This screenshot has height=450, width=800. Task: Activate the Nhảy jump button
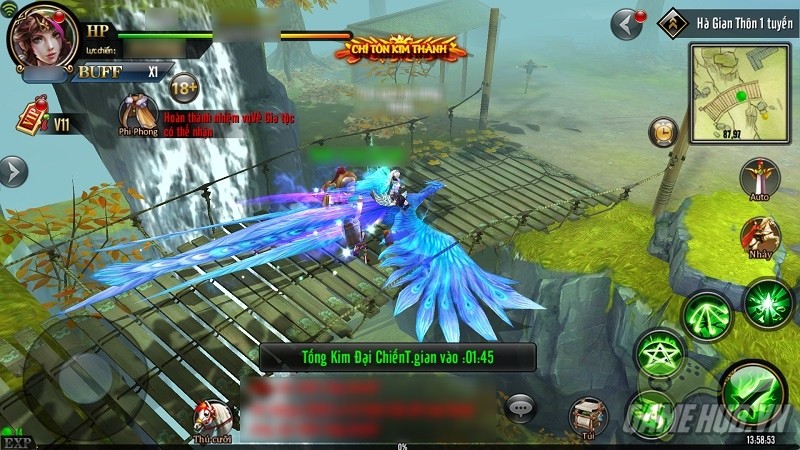759,237
